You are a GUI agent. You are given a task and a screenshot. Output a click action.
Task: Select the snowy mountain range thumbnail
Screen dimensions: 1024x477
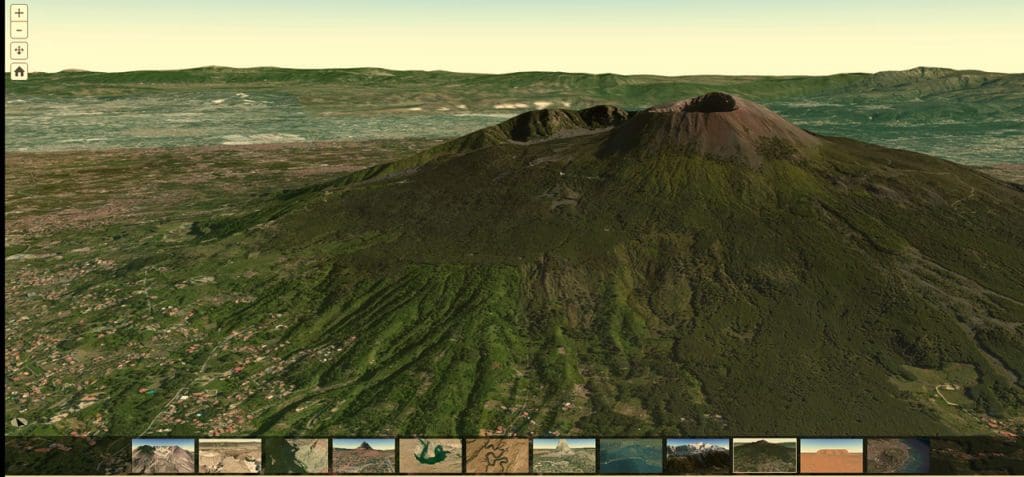tap(698, 456)
